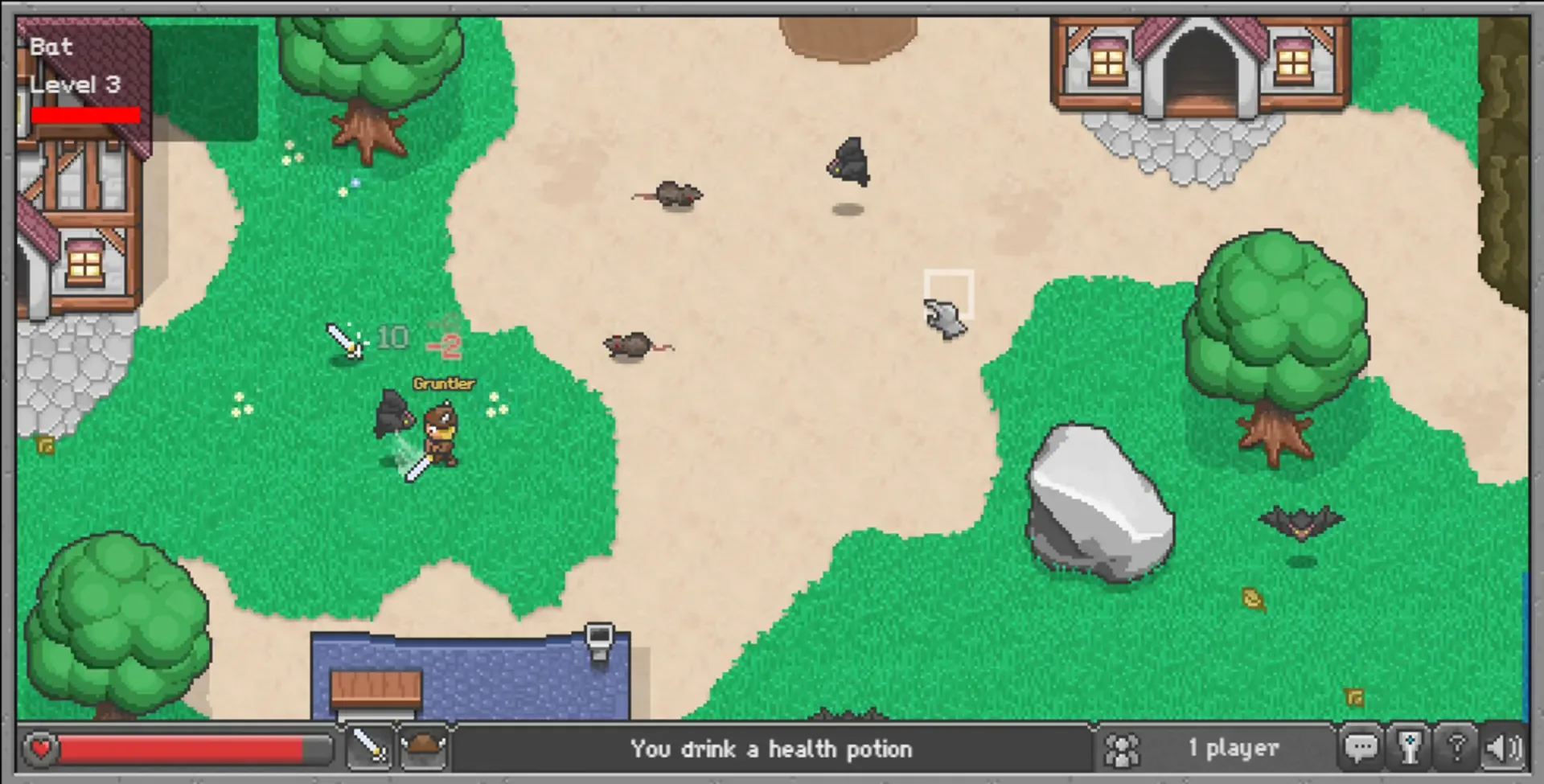
Task: Open the help question mark icon
Action: 1457,747
